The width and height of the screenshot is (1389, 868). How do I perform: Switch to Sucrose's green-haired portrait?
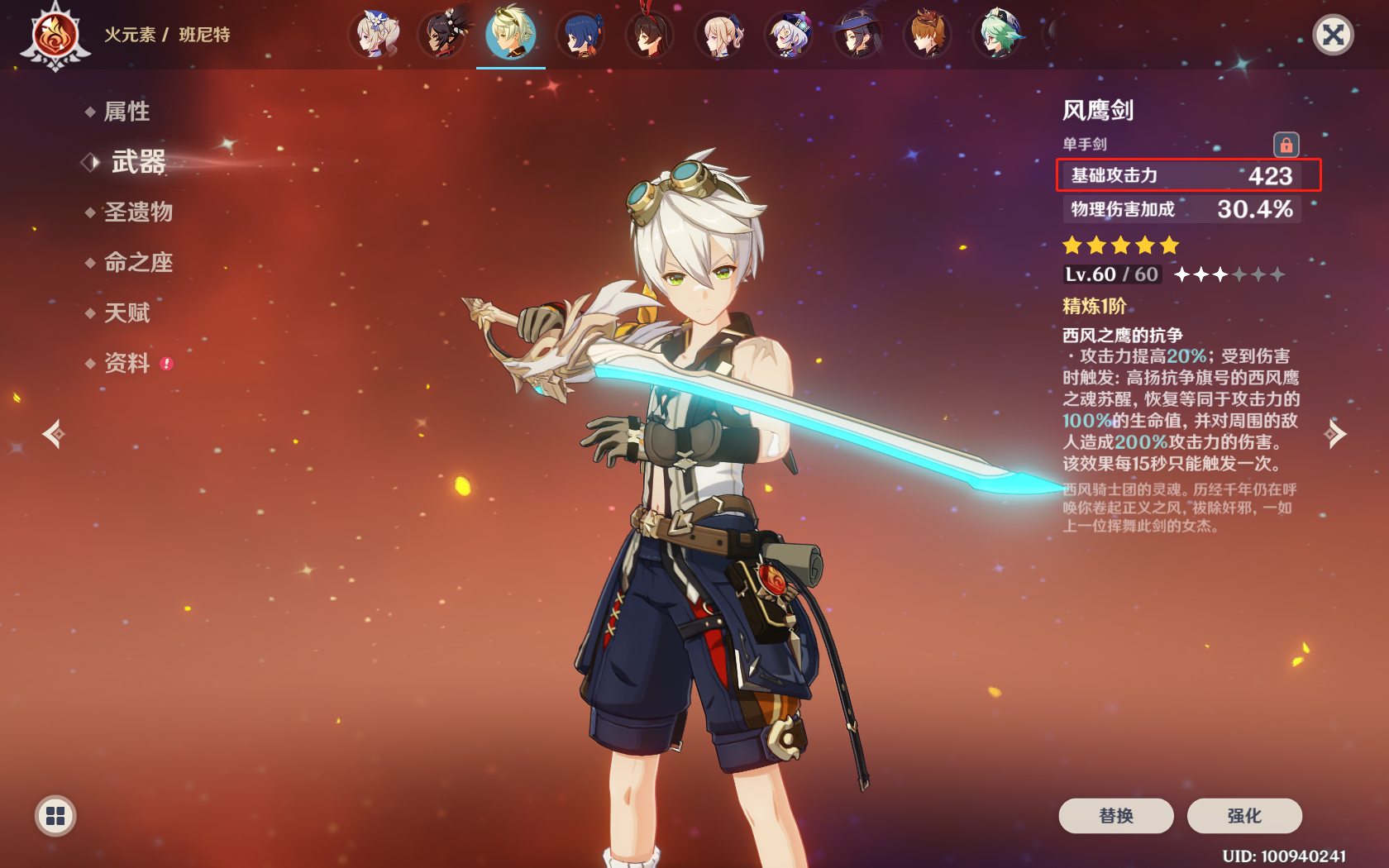tap(998, 35)
